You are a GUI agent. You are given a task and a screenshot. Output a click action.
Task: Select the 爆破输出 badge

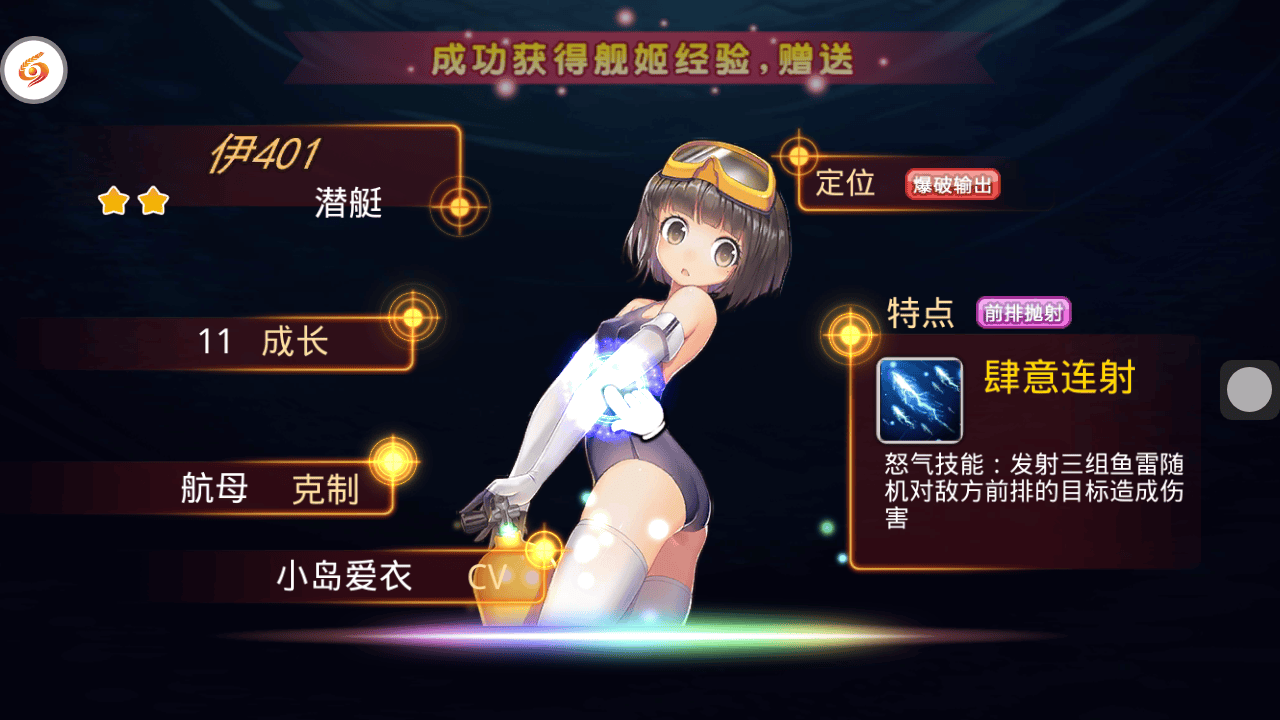pos(951,184)
